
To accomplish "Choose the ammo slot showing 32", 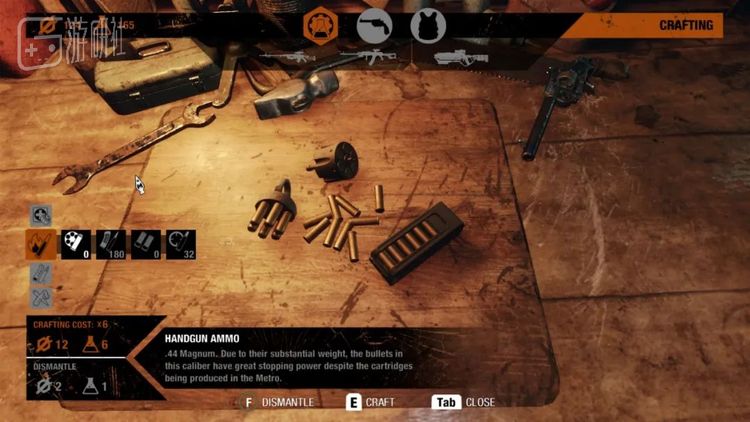I will [x=181, y=244].
